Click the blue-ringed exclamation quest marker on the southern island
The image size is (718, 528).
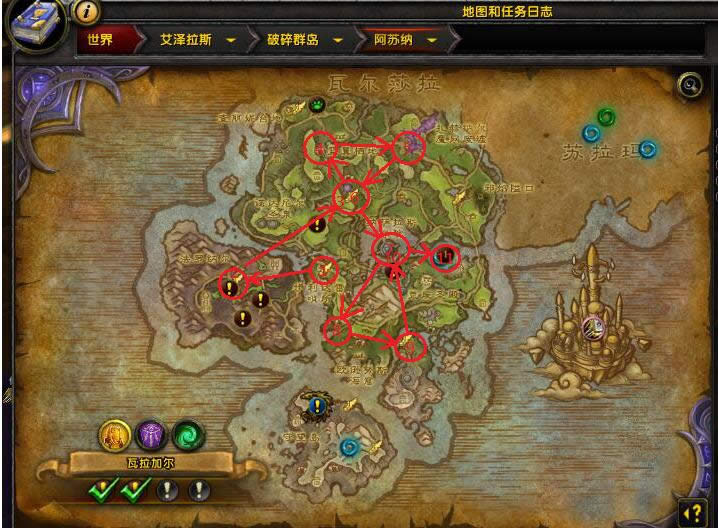click(318, 406)
